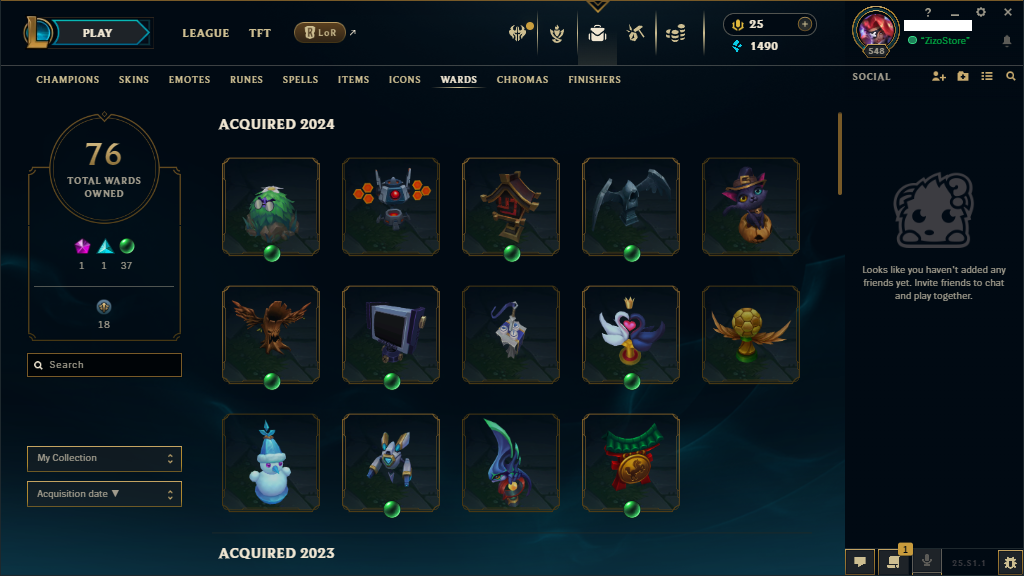Switch to the Champions tab
Viewport: 1024px width, 576px height.
tap(68, 79)
